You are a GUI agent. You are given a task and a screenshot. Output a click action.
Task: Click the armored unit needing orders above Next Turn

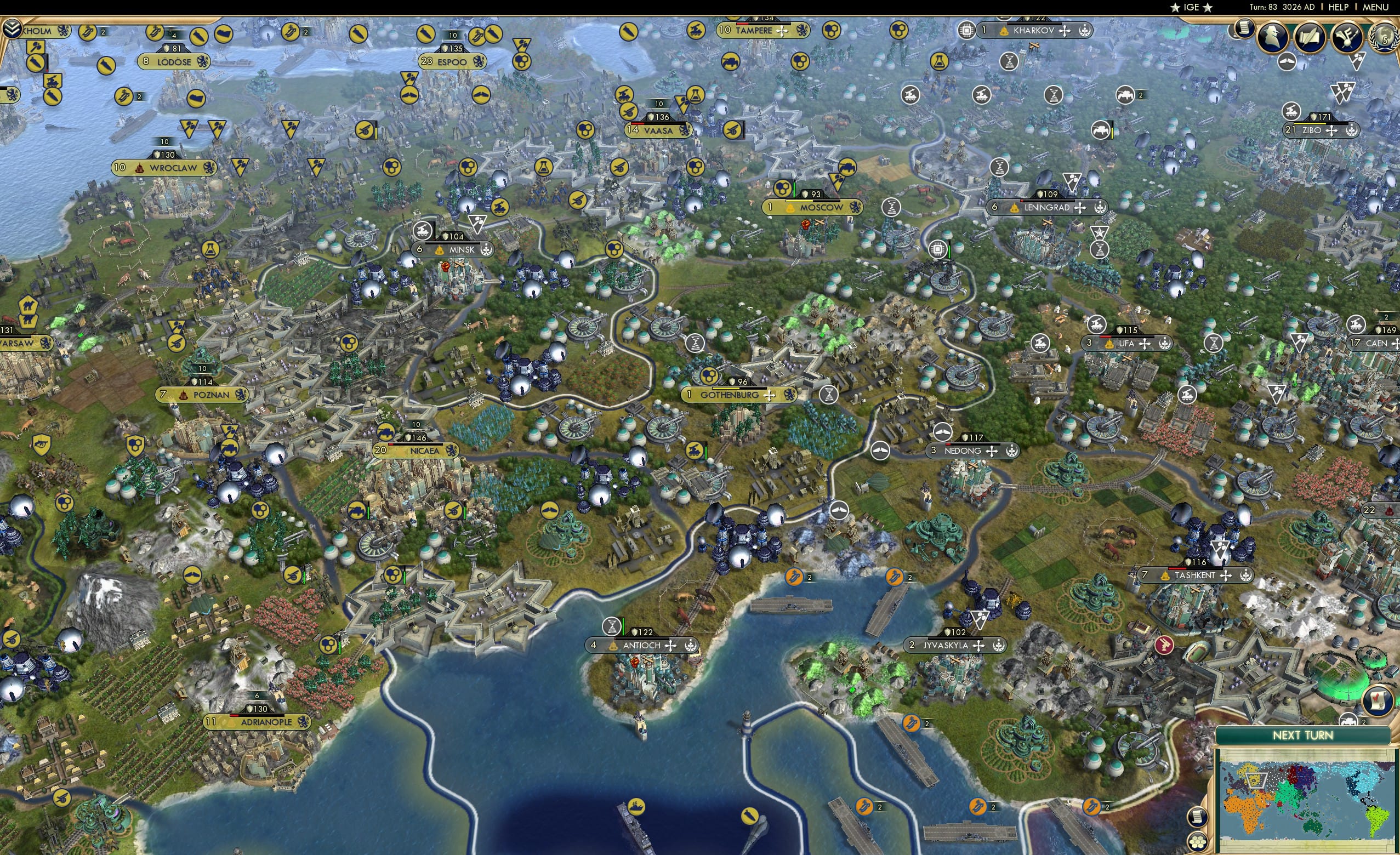[x=1348, y=720]
